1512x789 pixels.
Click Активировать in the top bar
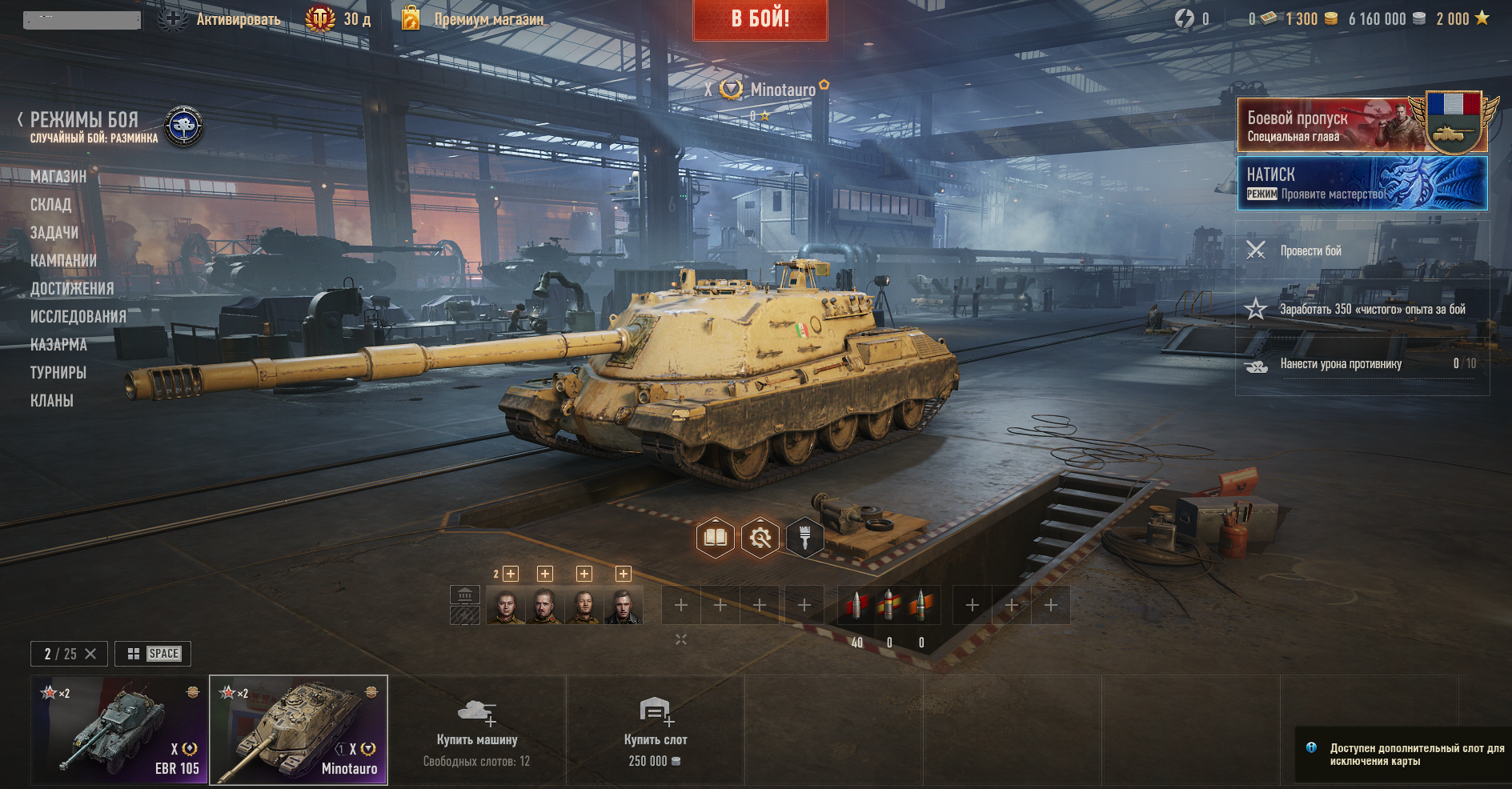[x=238, y=19]
